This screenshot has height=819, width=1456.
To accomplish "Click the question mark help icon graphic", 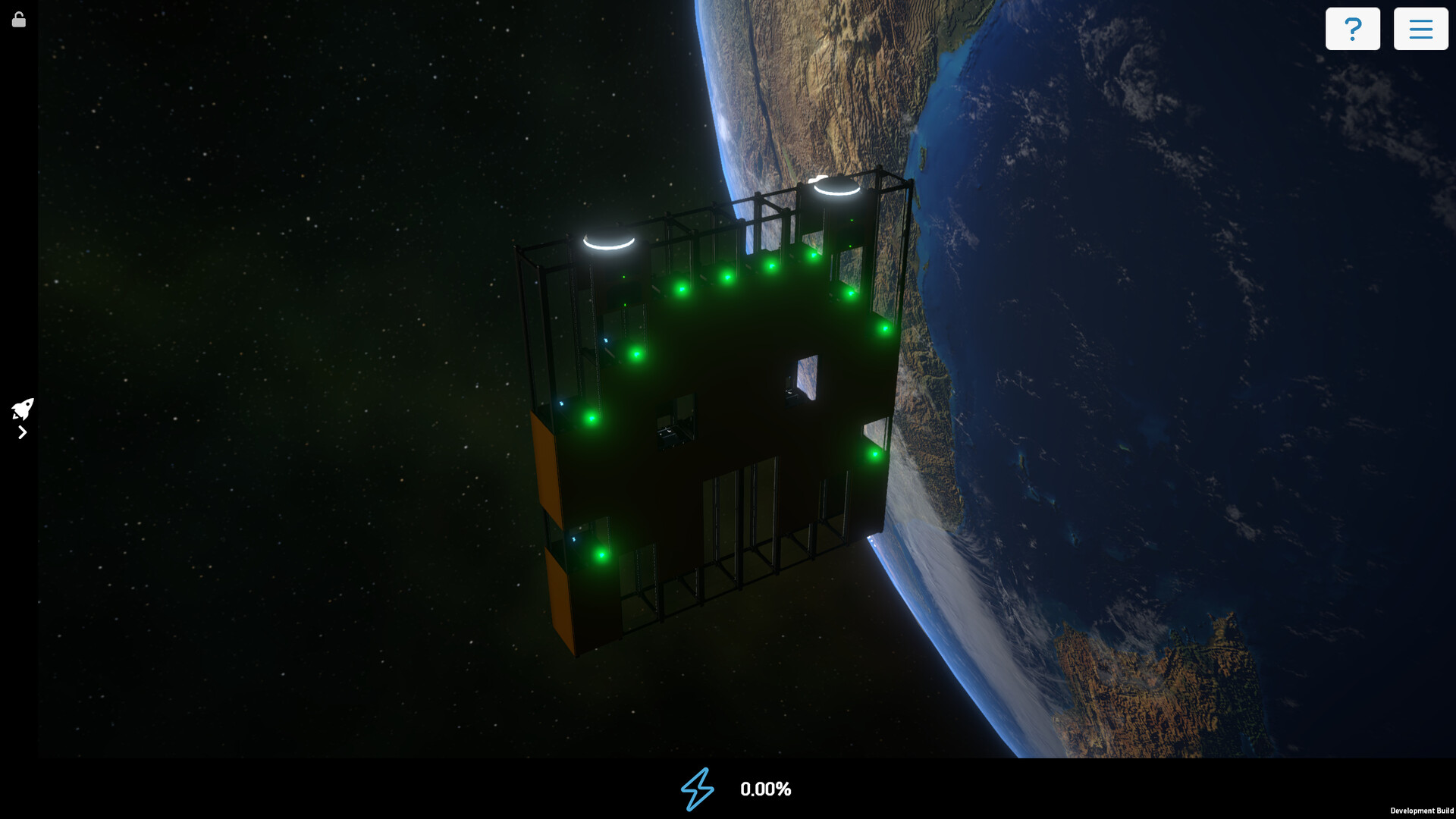I will click(1353, 28).
